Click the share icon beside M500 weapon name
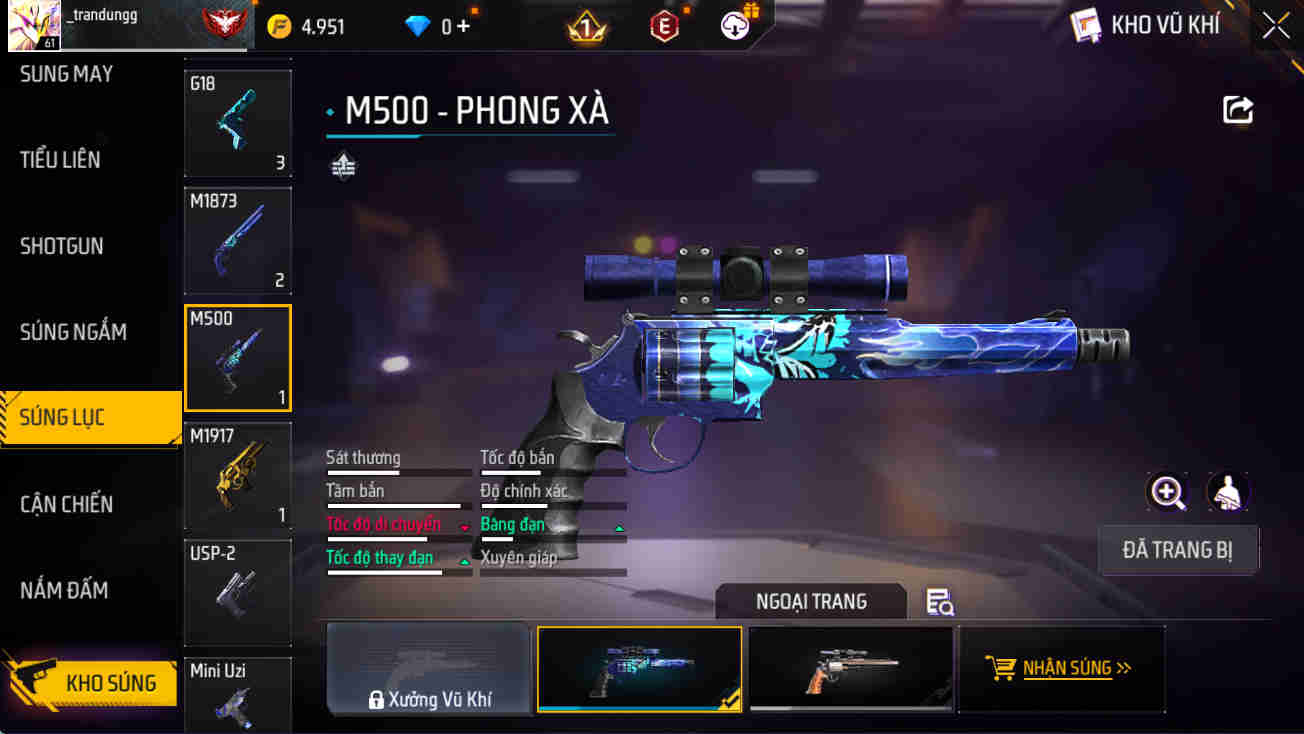This screenshot has height=734, width=1304. 1238,110
